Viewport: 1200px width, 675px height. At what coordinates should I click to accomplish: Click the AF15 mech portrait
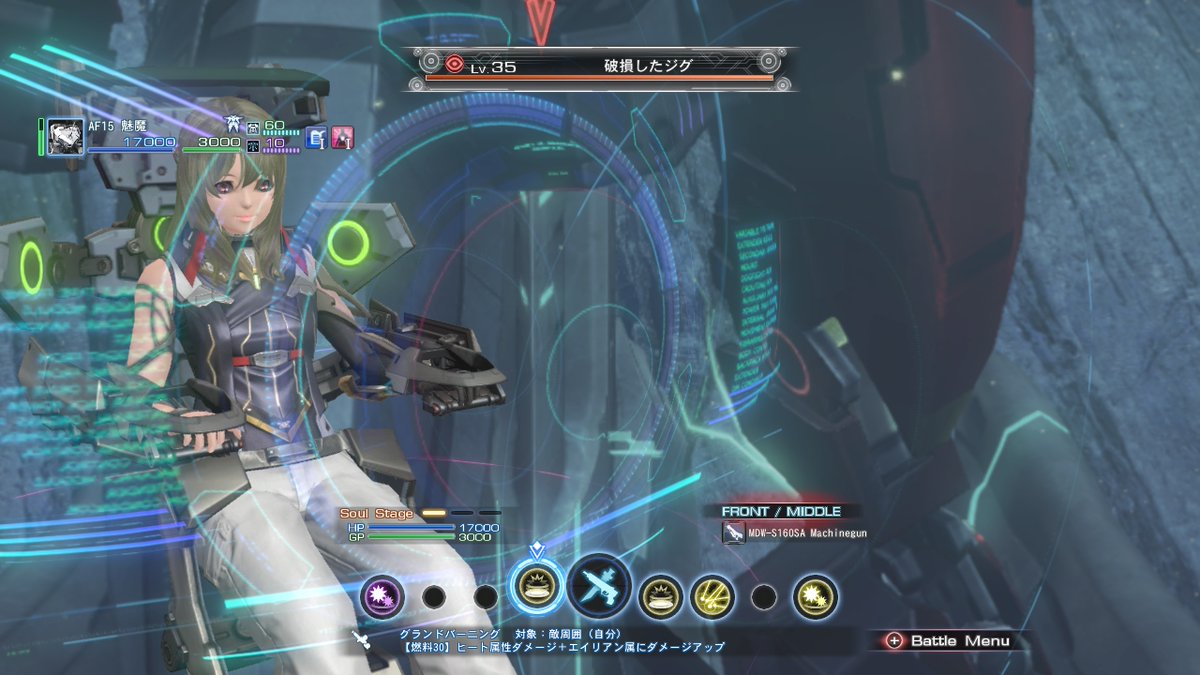[66, 137]
